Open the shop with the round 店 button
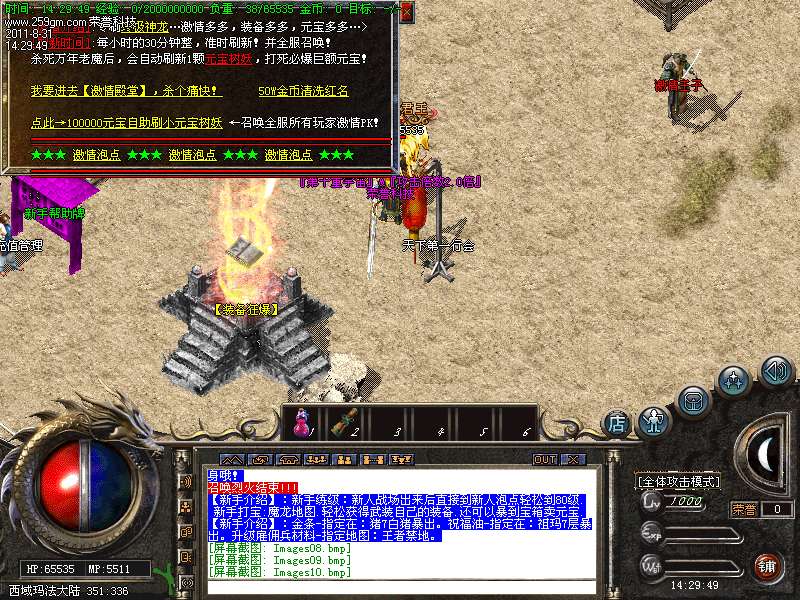The height and width of the screenshot is (600, 800). coord(617,424)
